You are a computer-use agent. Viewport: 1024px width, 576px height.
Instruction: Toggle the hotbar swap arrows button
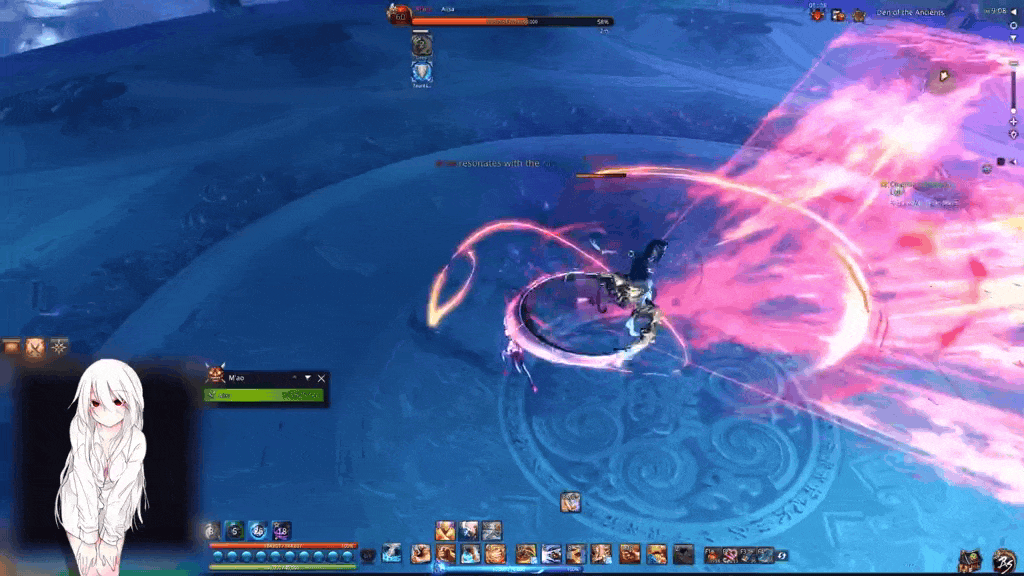(x=781, y=555)
